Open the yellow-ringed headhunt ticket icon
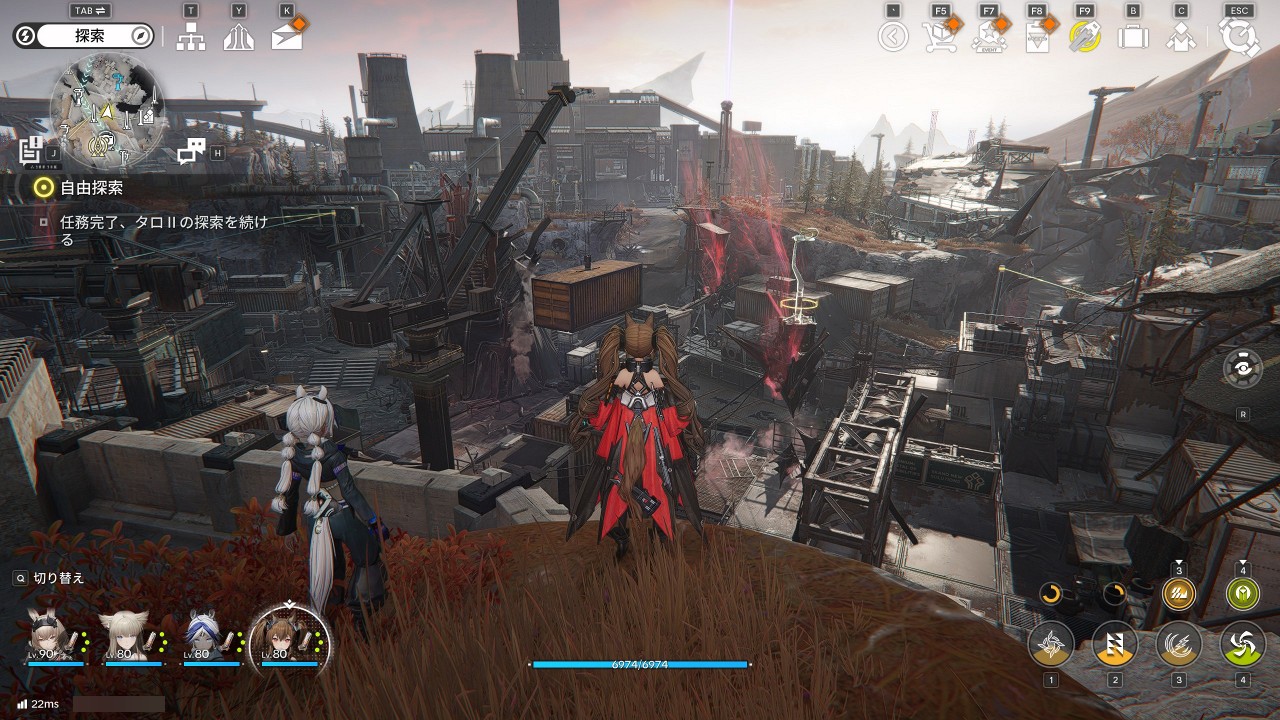Screen dimensions: 1280x720 (1085, 37)
